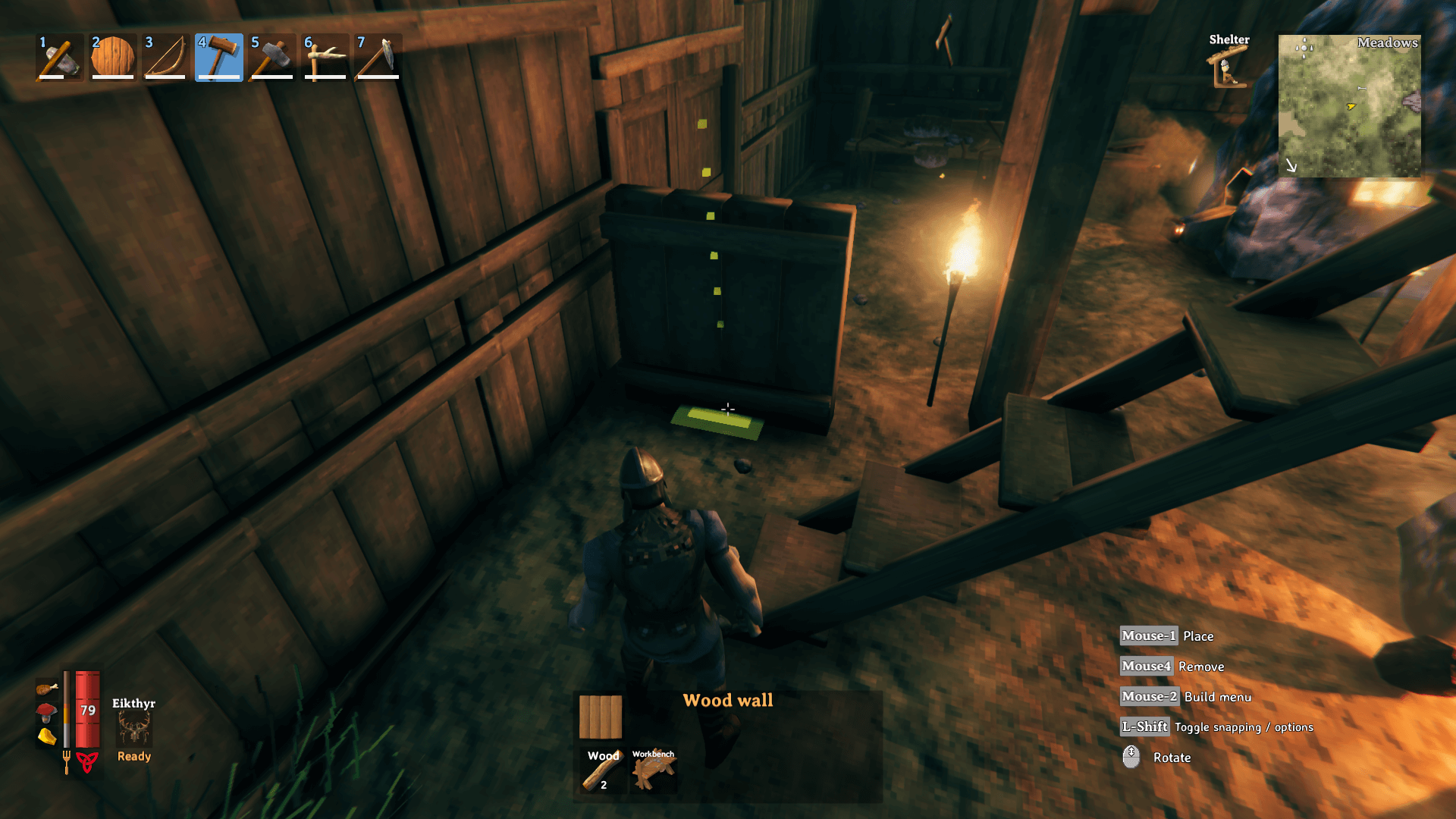This screenshot has width=1456, height=819.
Task: Select the stone hammer in hotbar slot 5
Action: [x=272, y=58]
